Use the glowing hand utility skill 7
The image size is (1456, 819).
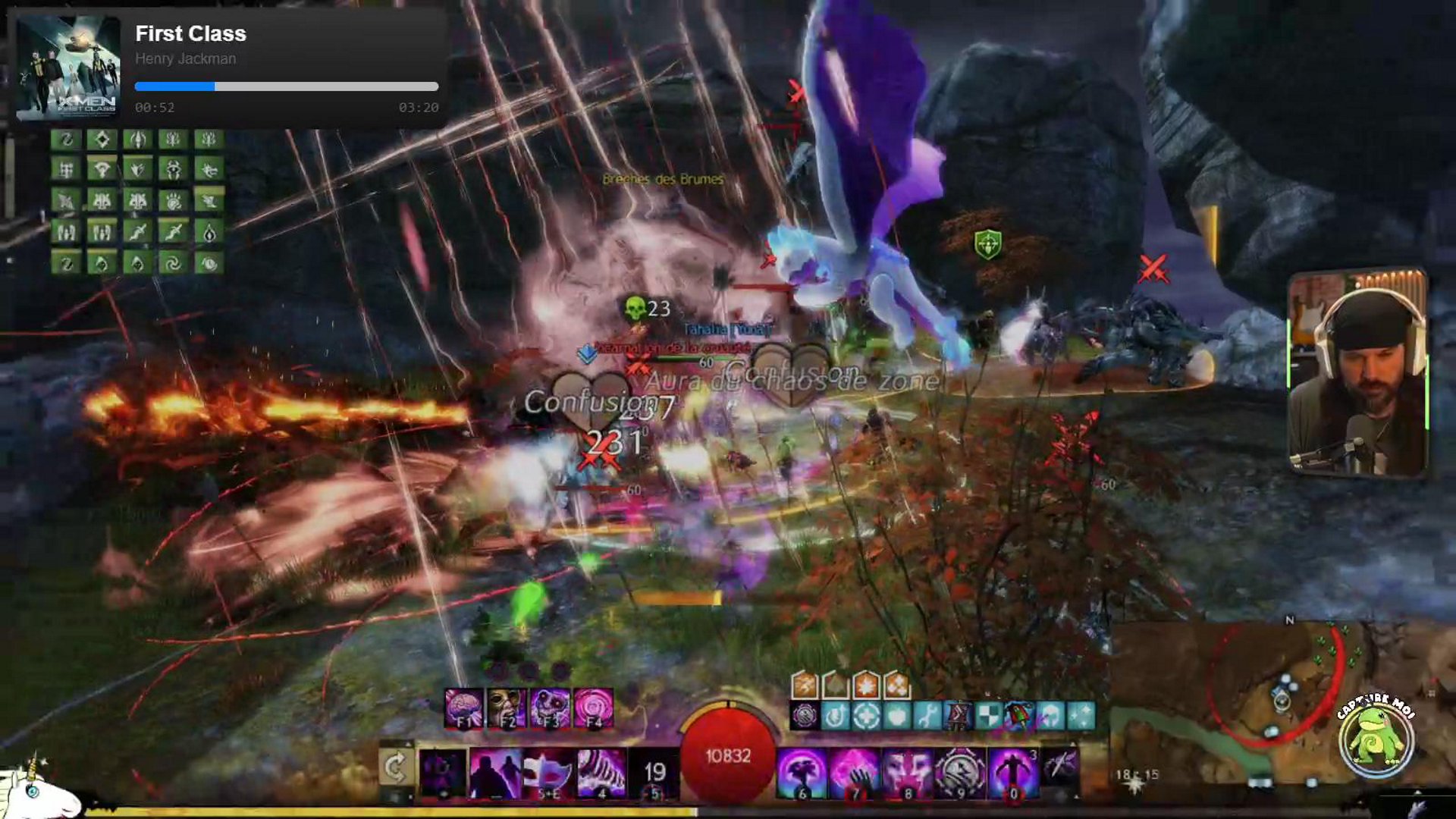[x=855, y=773]
